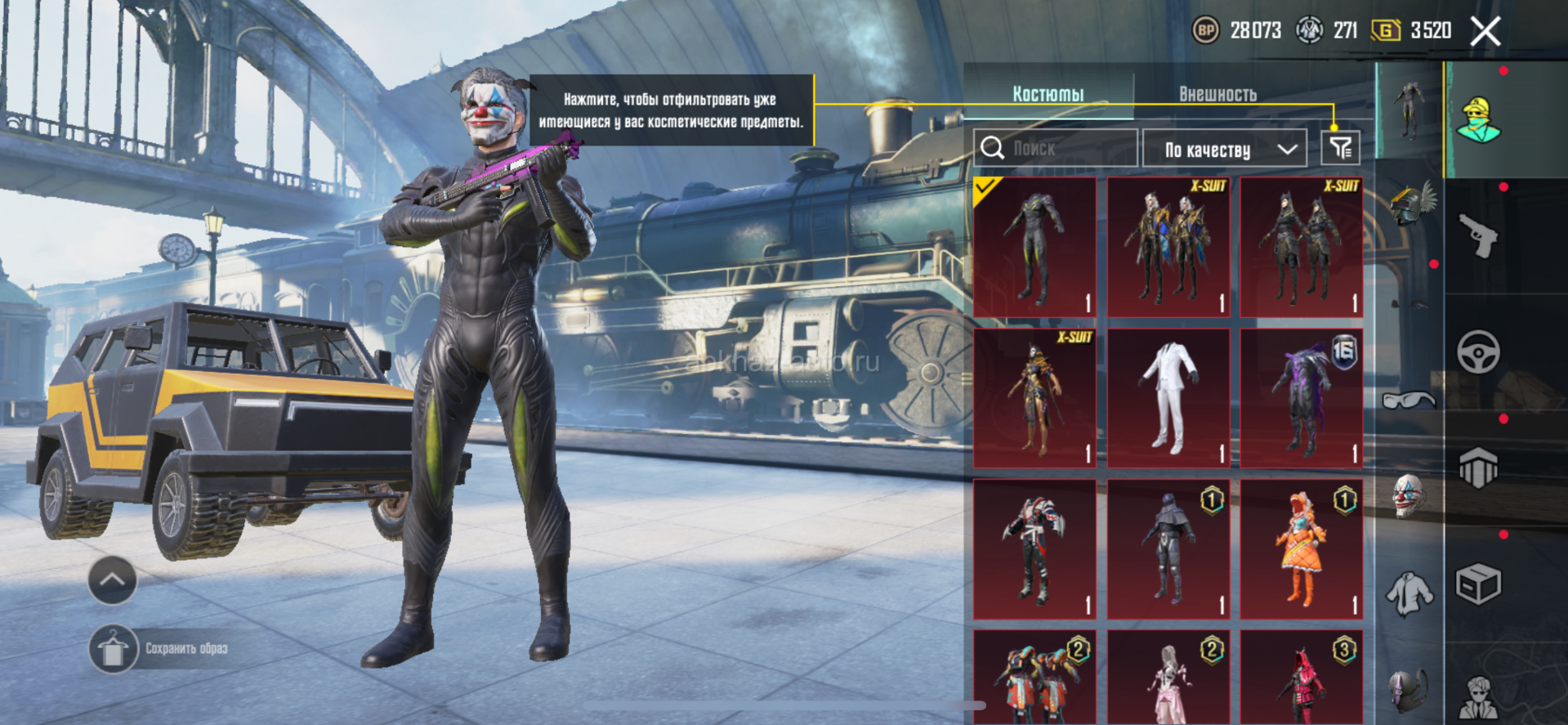
Task: Pick the red and white armored costume
Action: tap(1034, 549)
